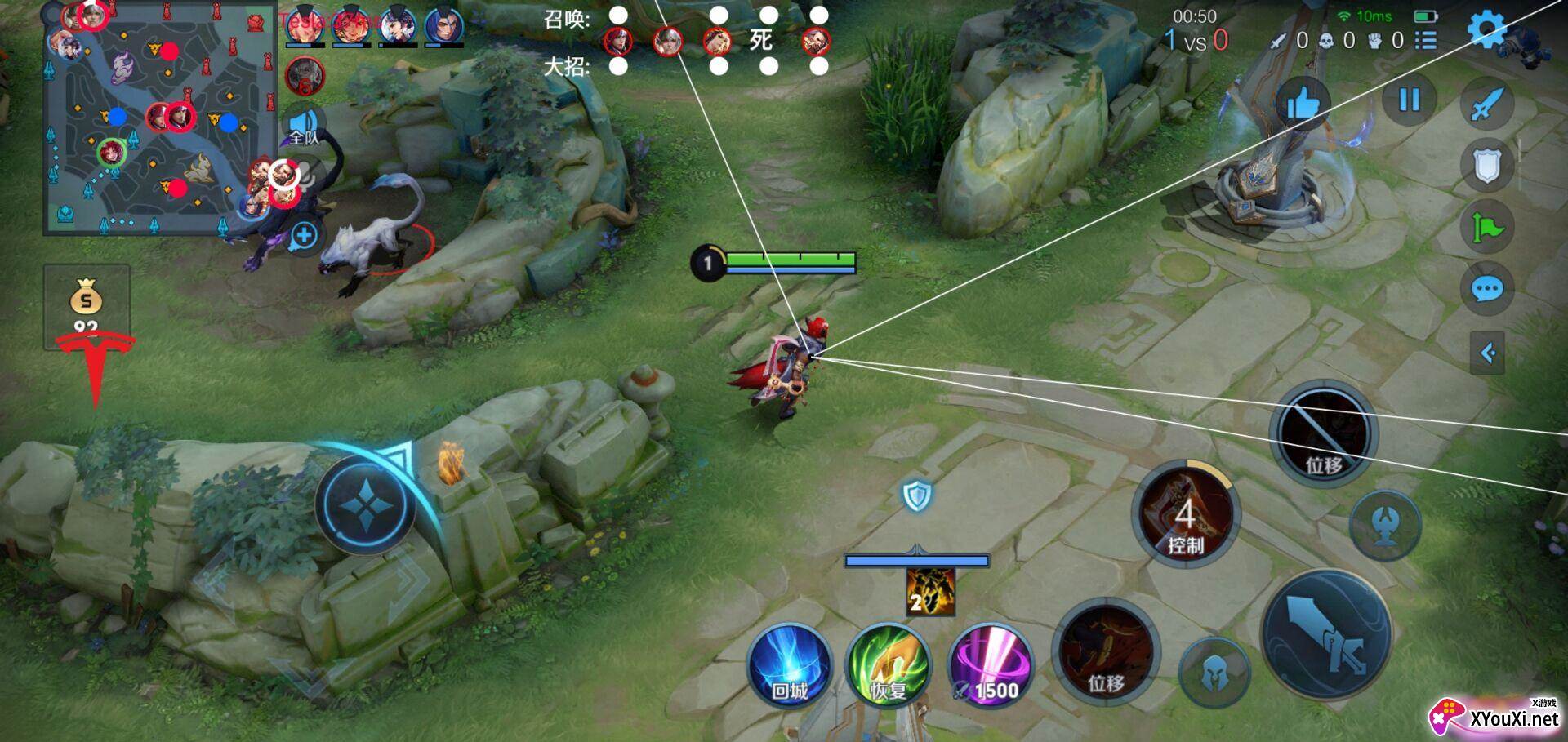Send the green flag gather signal
This screenshot has height=742, width=1568.
(1486, 228)
